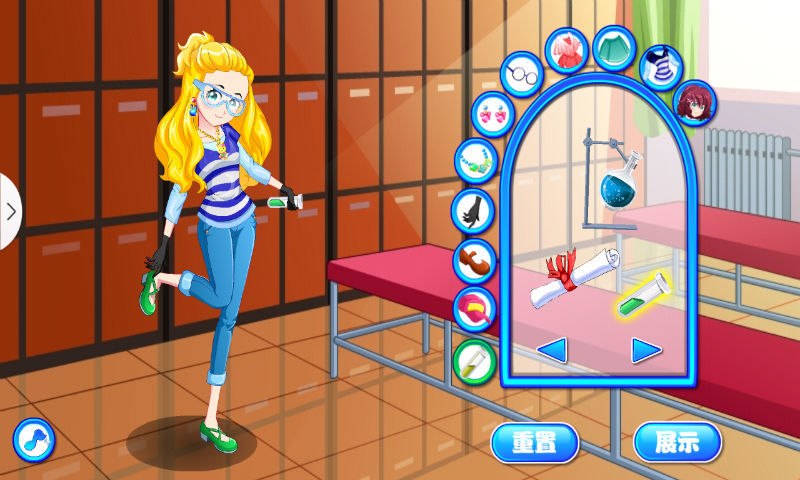This screenshot has width=800, height=480.
Task: Switch to the glasses category
Action: tap(521, 75)
